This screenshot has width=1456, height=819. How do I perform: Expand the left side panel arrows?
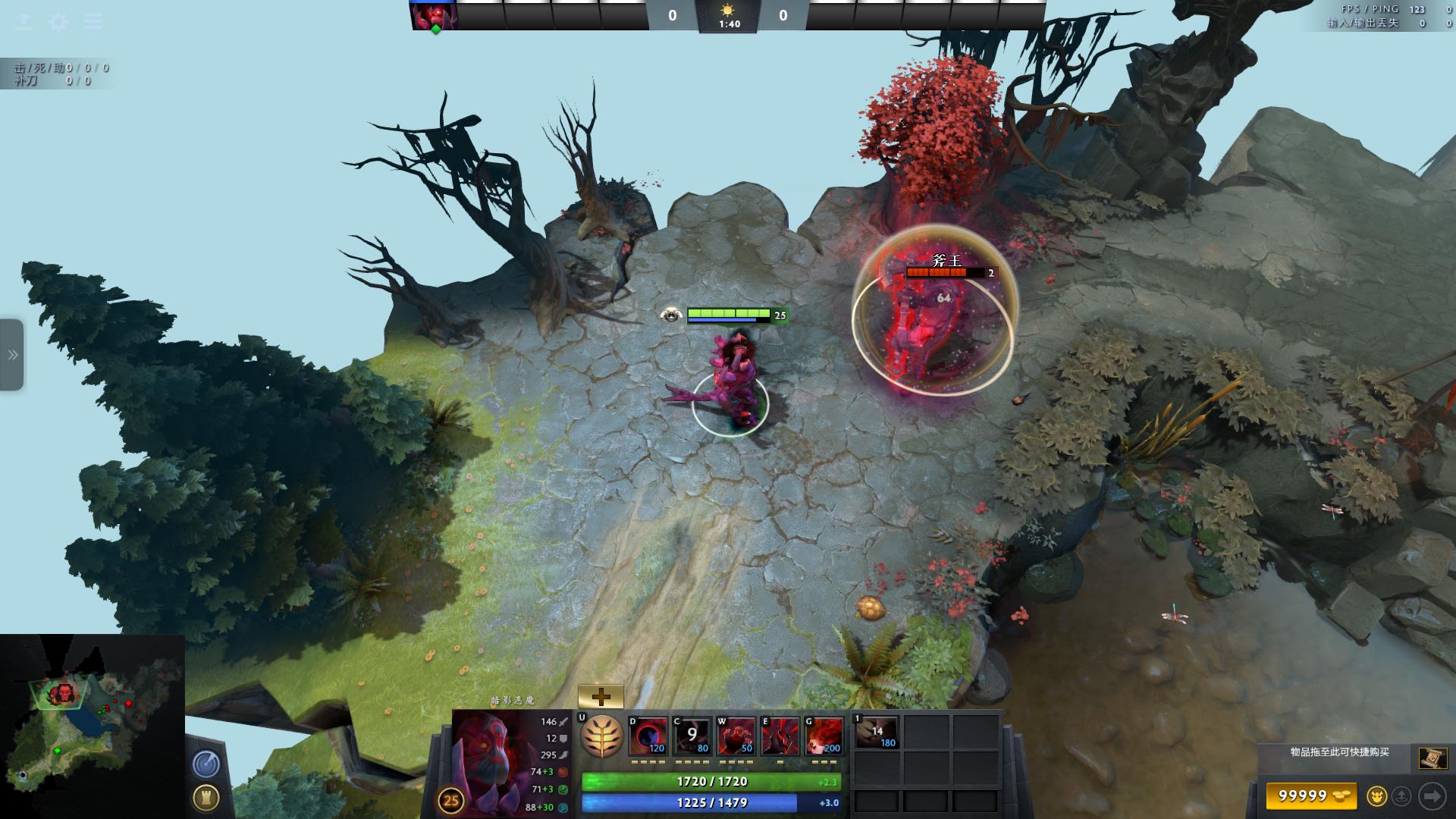click(12, 355)
